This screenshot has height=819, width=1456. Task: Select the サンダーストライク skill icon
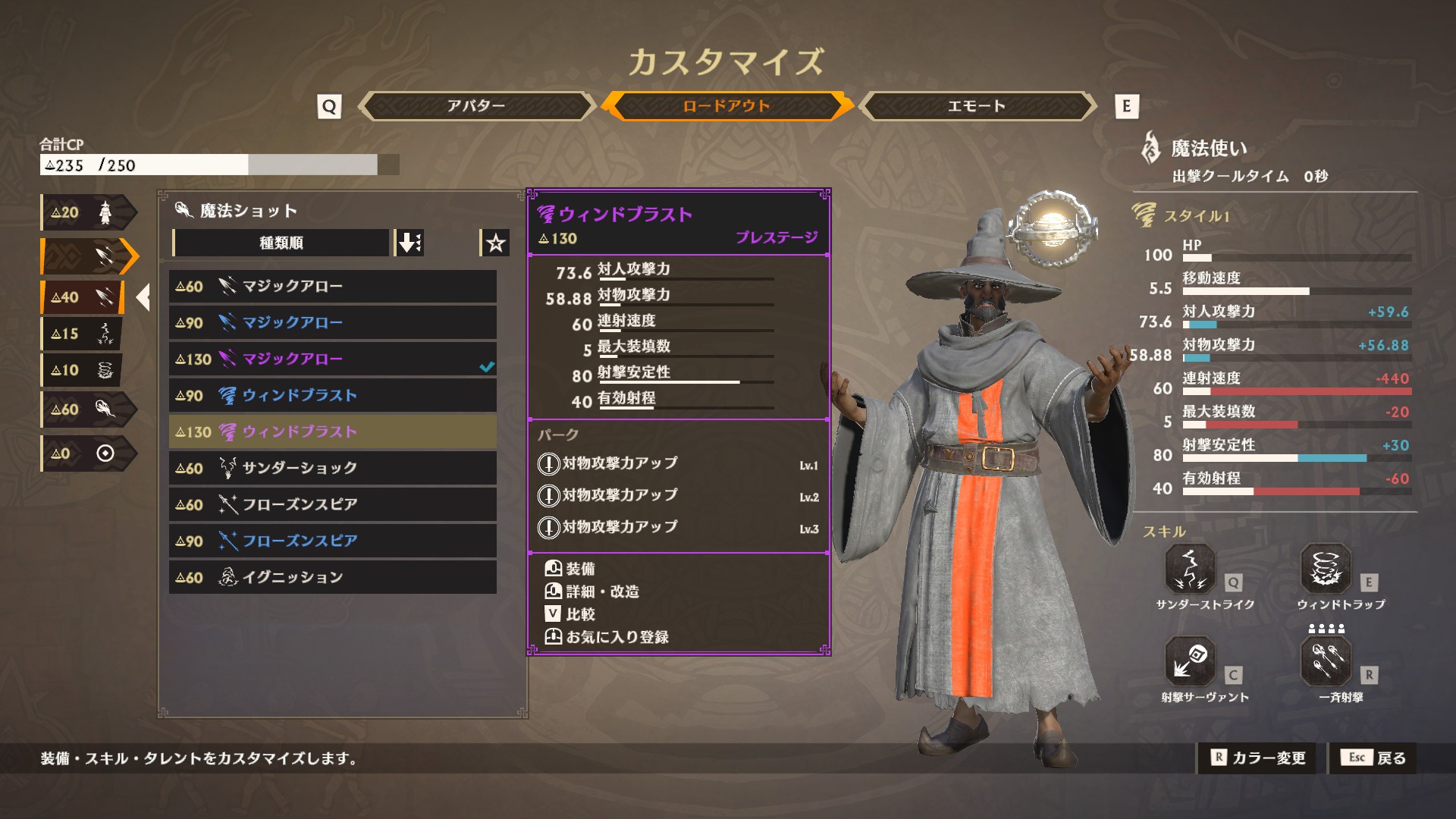pos(1190,570)
